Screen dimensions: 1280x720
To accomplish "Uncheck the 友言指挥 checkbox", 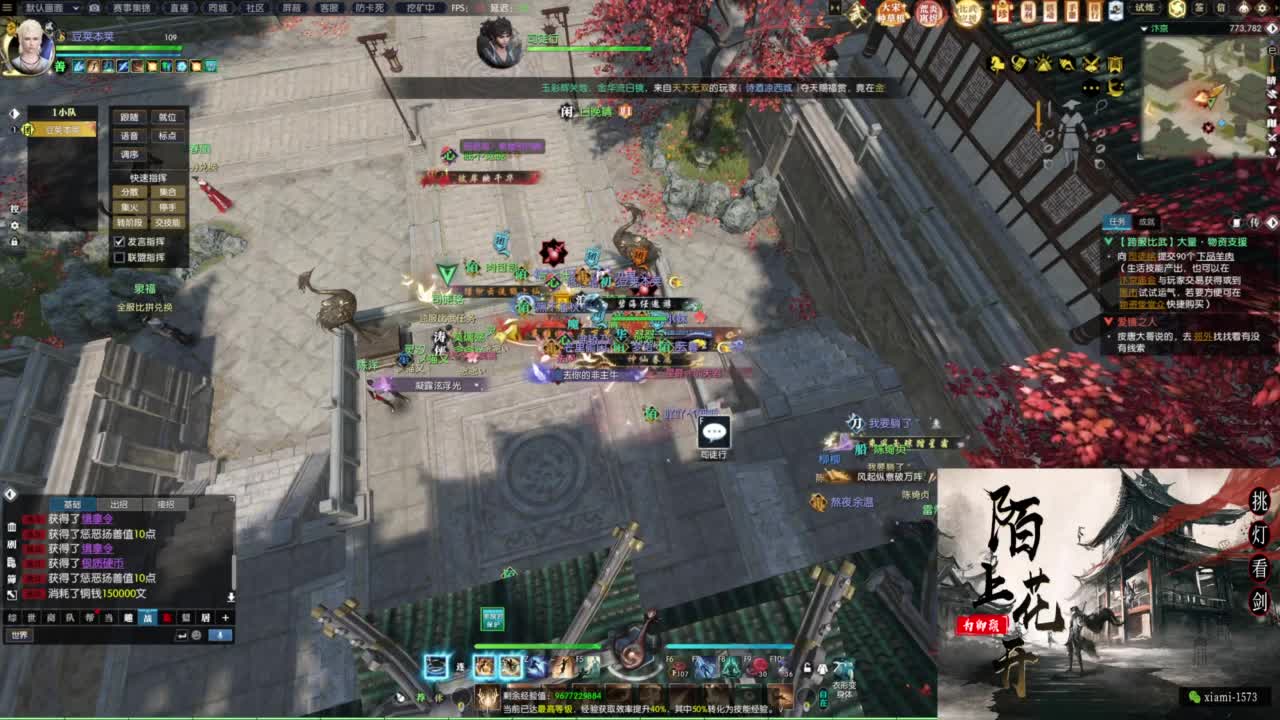I will (x=118, y=242).
